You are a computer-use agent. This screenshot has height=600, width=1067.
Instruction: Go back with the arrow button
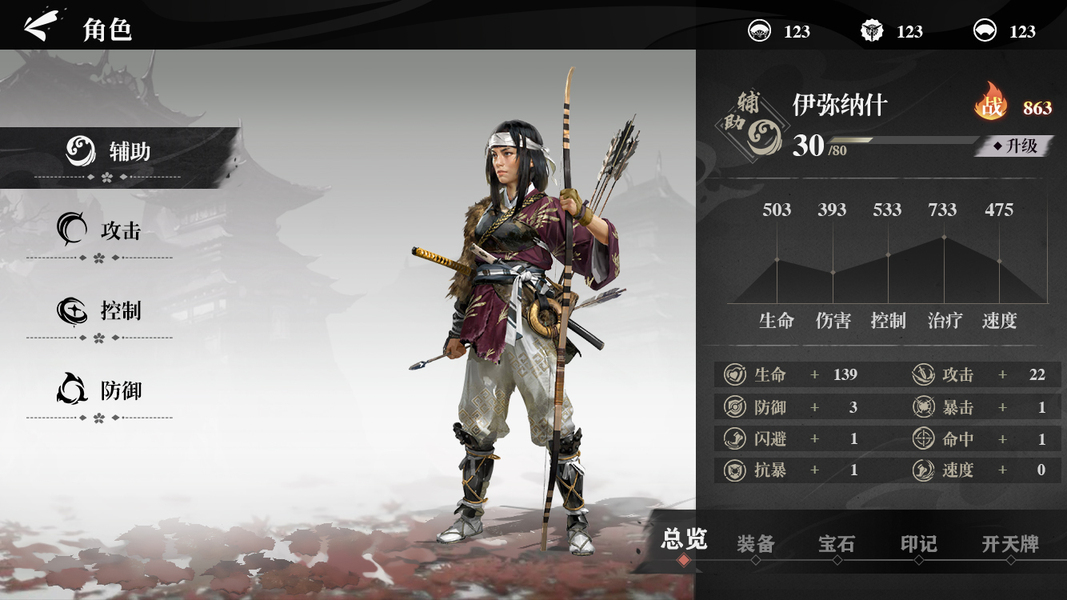click(40, 26)
